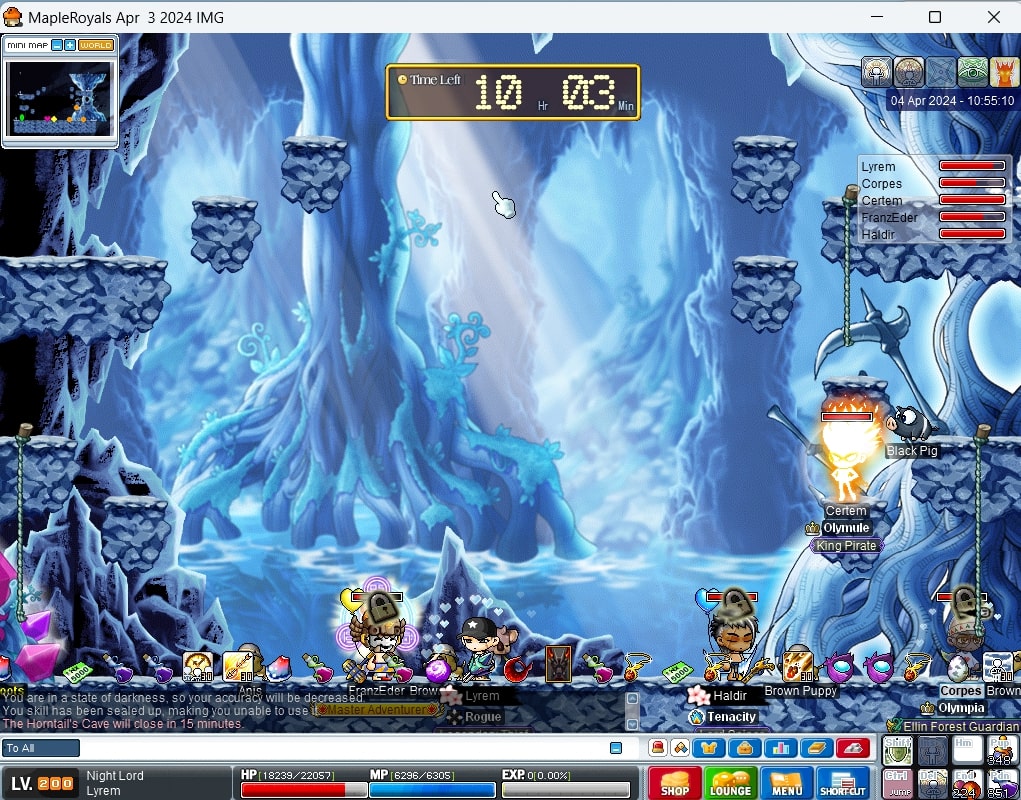Viewport: 1021px width, 800px height.
Task: Click the mini map display
Action: point(60,98)
